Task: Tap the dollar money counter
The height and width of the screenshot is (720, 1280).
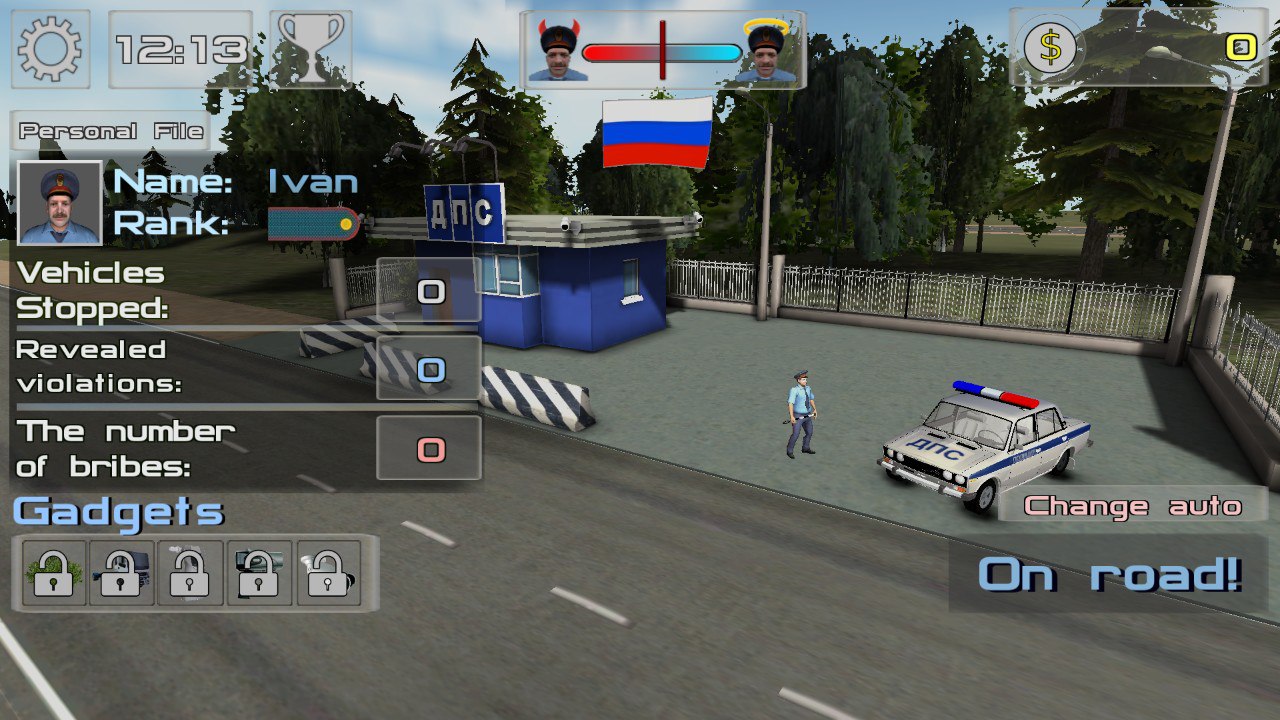Action: (x=1143, y=47)
